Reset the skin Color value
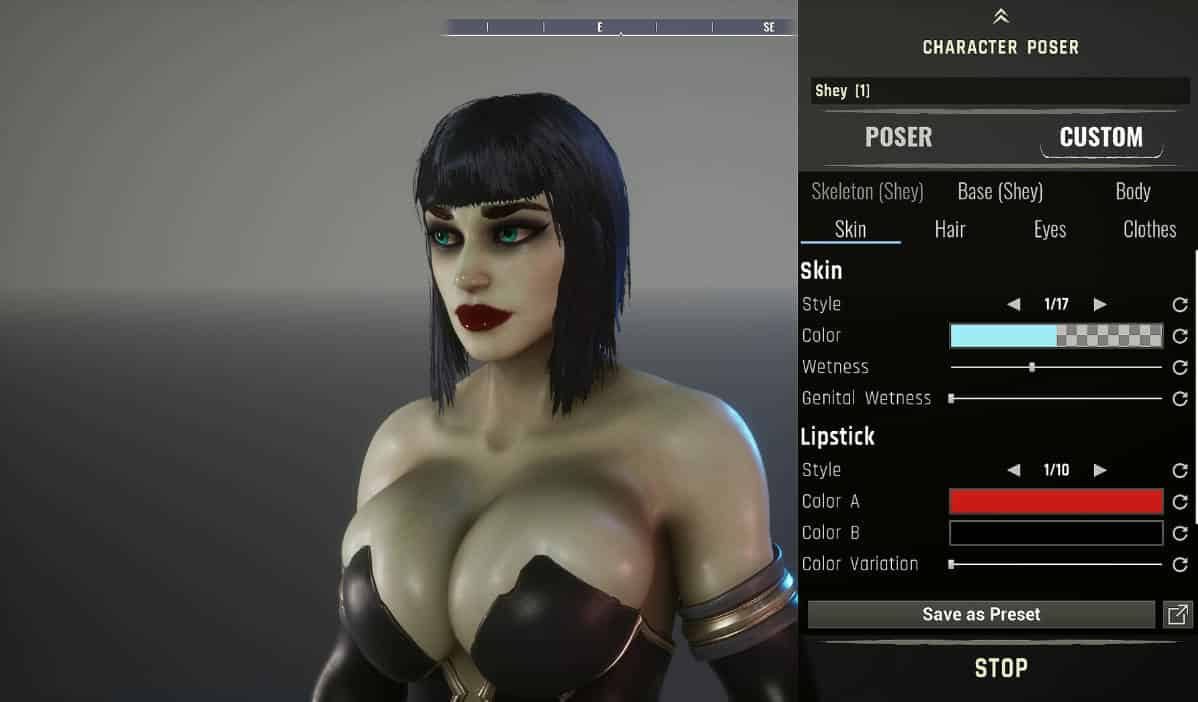This screenshot has width=1198, height=702. 1180,336
